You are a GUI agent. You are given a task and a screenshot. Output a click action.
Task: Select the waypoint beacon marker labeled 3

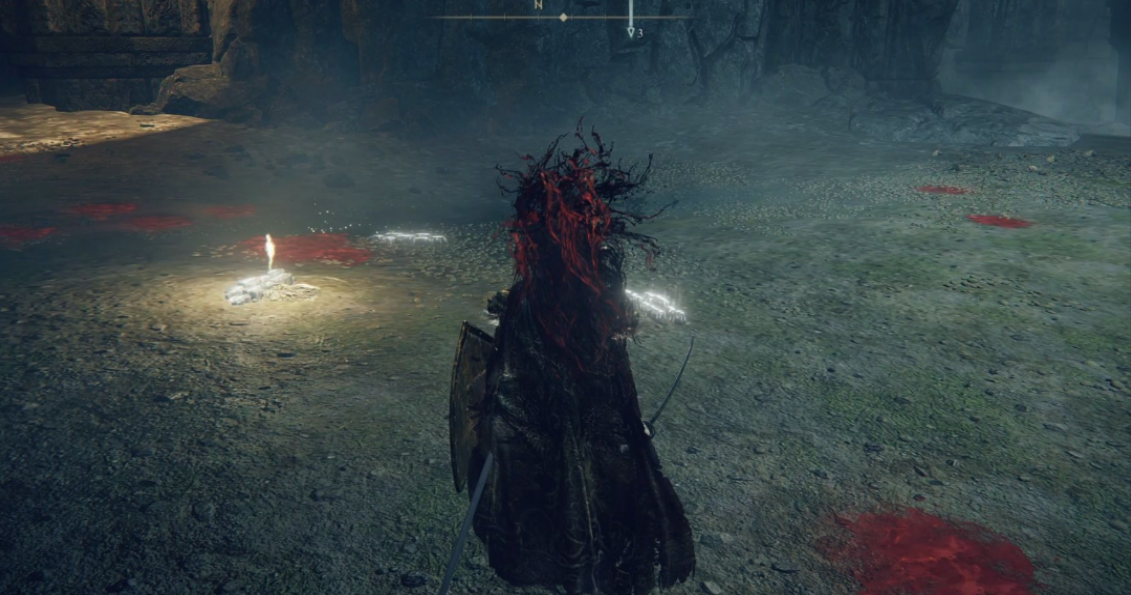[x=631, y=31]
